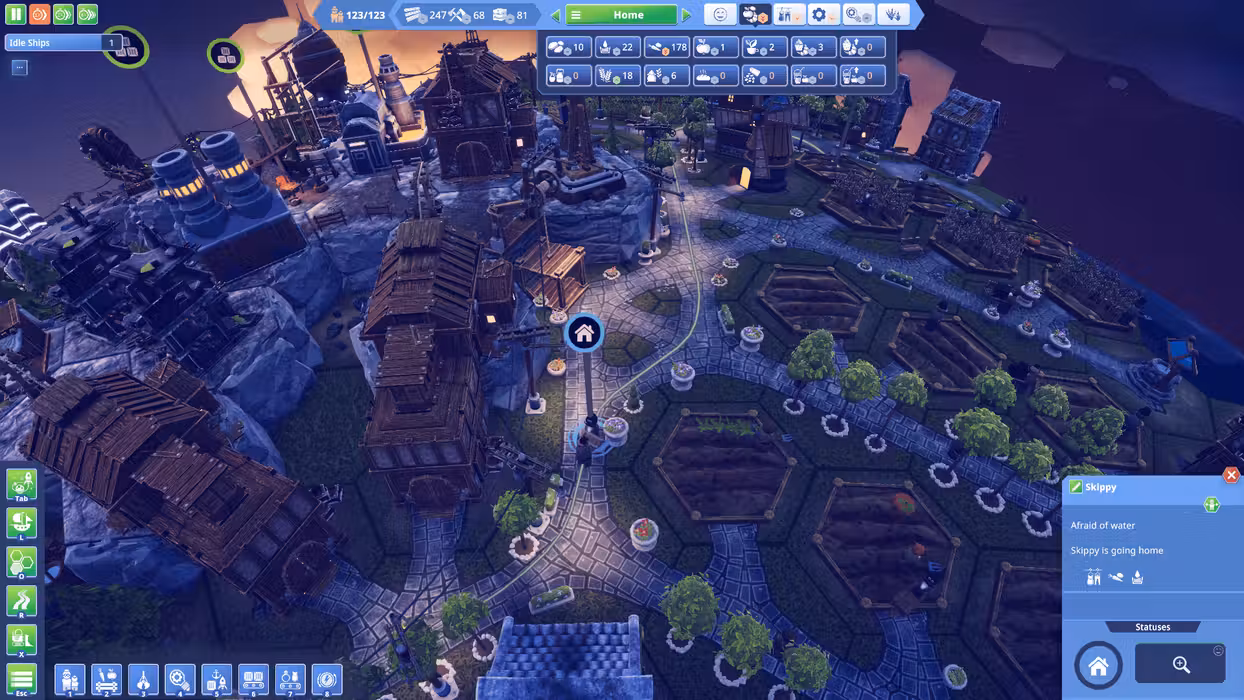
Task: Select the road building tool
Action: tap(21, 601)
